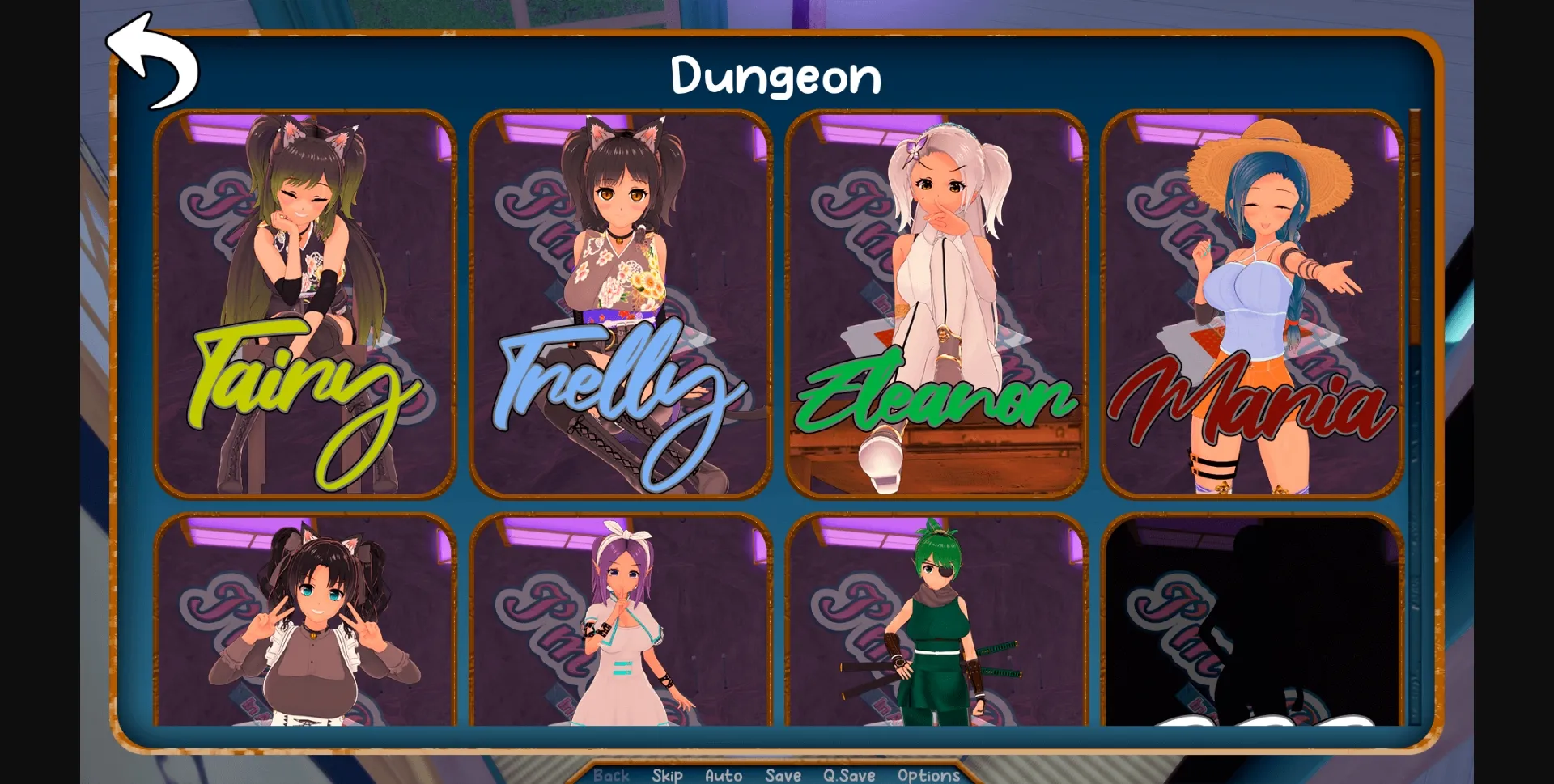Enable Auto-read mode
This screenshot has width=1554, height=784.
[723, 775]
